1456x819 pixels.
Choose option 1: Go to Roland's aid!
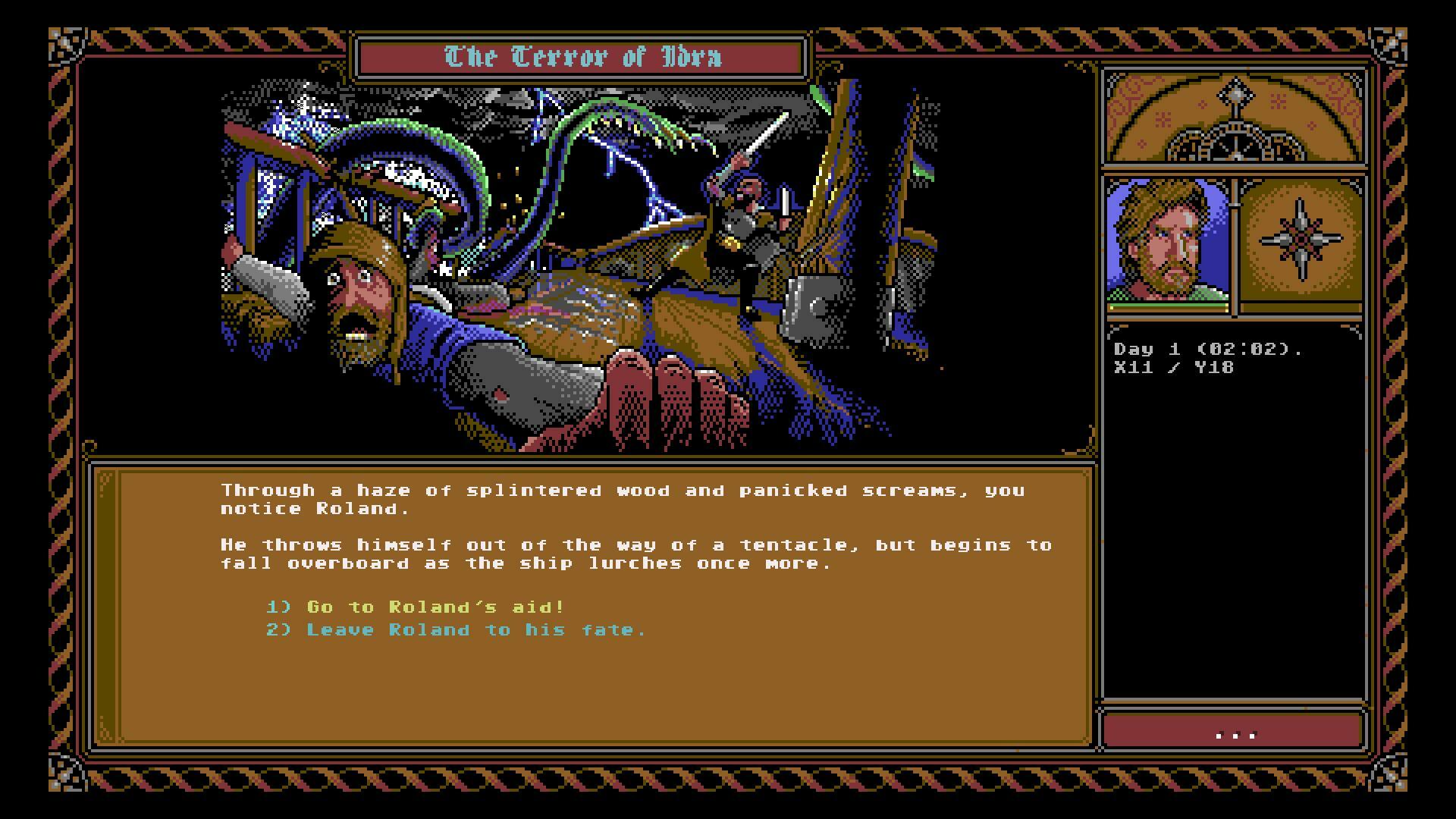pyautogui.click(x=413, y=607)
